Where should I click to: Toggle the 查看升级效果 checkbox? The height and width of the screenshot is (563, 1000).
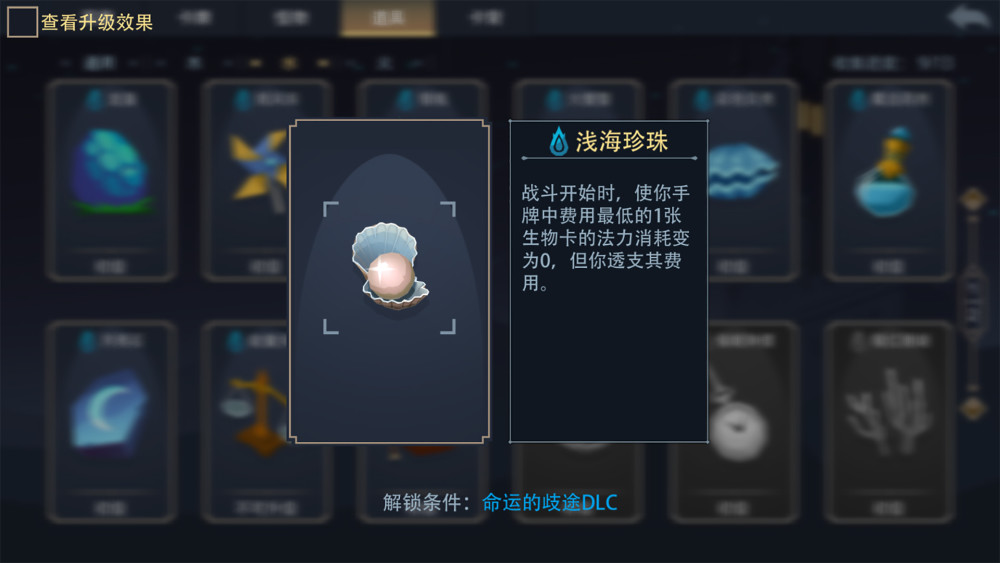pyautogui.click(x=23, y=22)
